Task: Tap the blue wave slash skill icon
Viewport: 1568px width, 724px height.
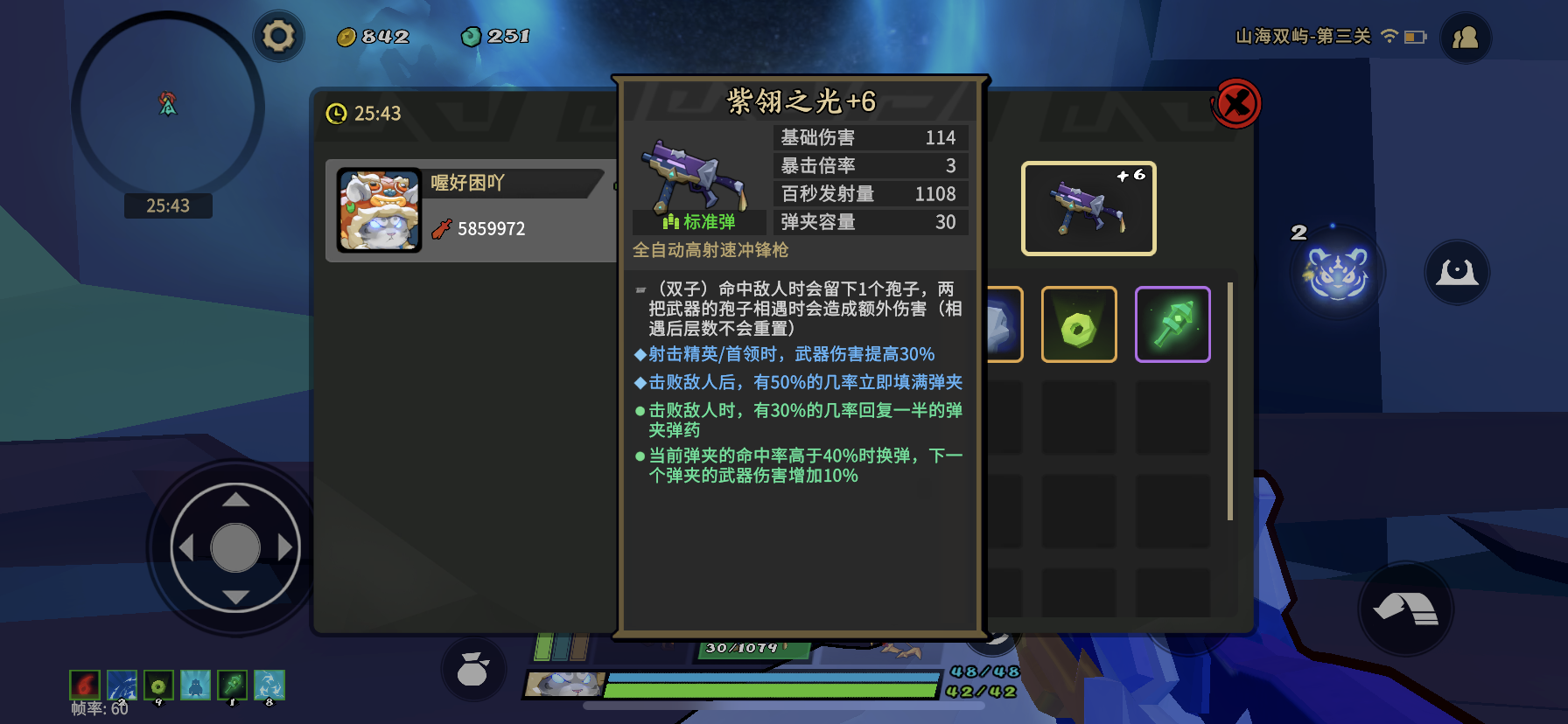Action: 122,686
